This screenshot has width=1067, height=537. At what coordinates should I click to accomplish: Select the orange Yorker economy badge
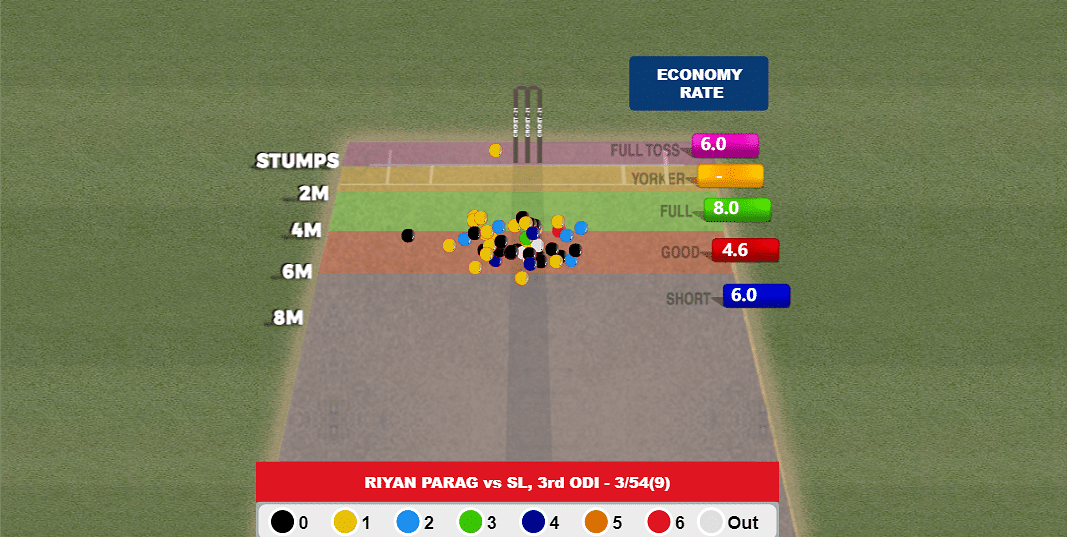pos(729,176)
